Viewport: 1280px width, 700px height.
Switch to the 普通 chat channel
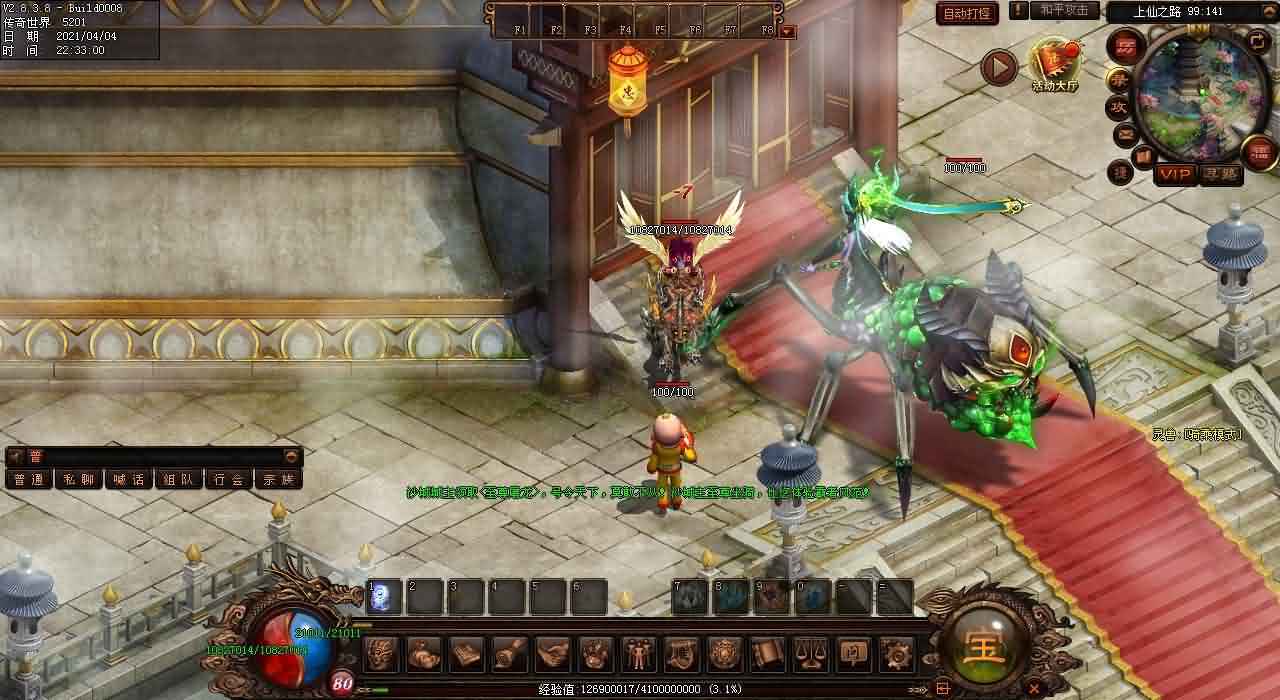(28, 479)
